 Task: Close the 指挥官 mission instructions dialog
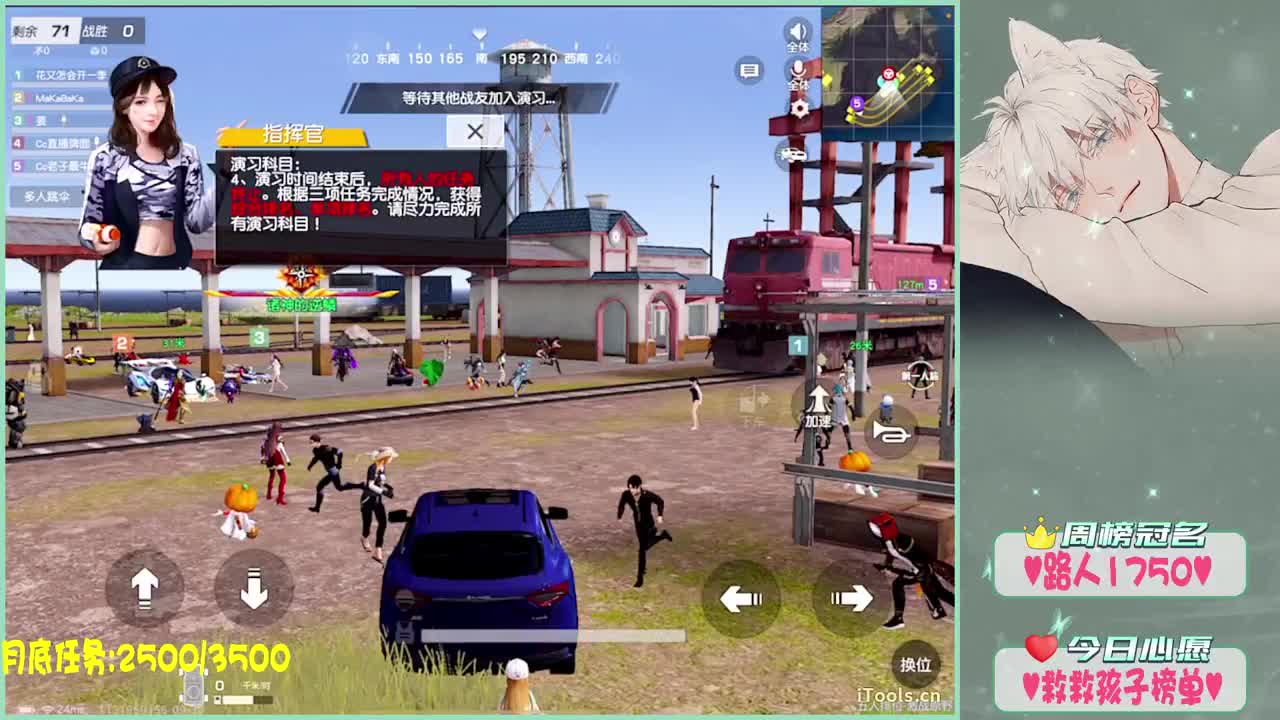pyautogui.click(x=475, y=131)
